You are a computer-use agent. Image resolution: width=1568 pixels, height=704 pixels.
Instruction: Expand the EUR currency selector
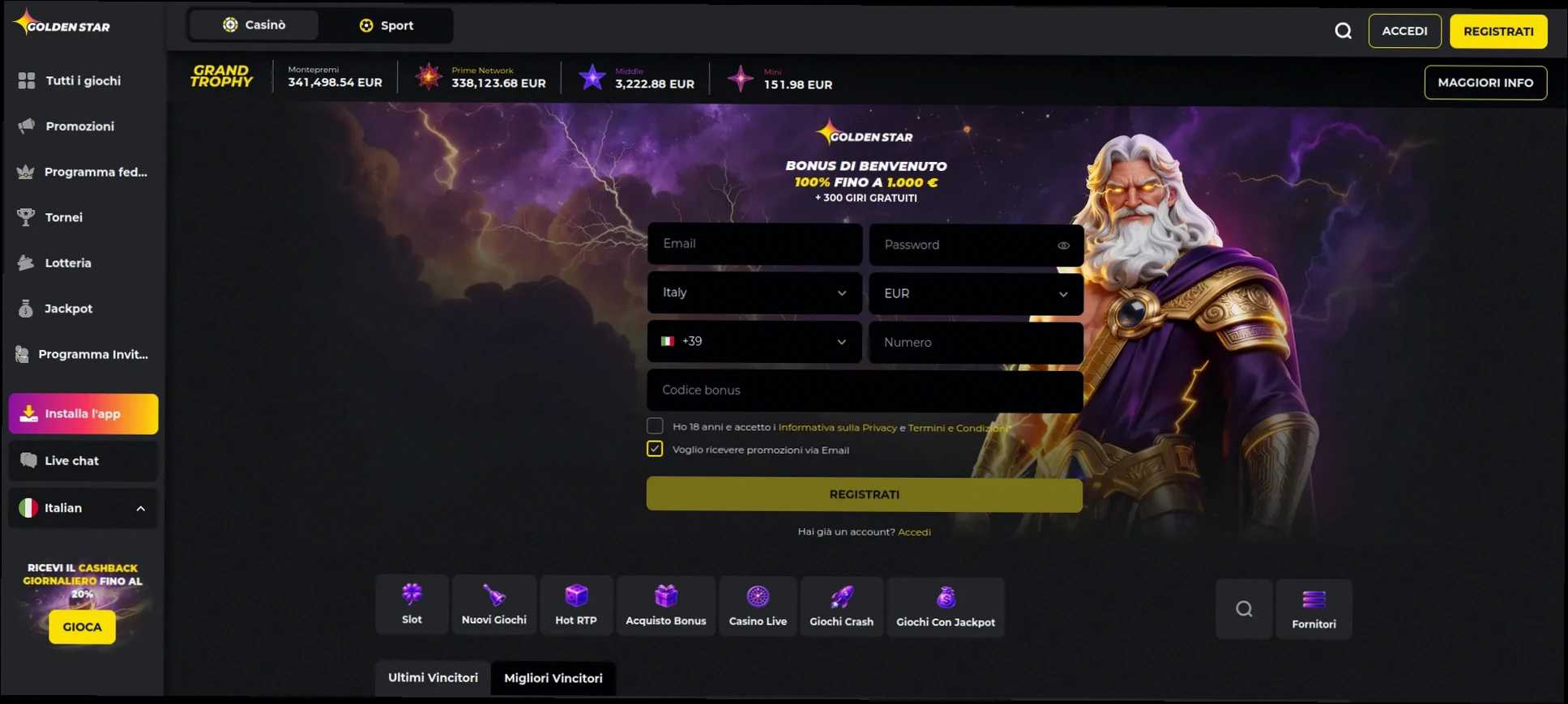[976, 293]
